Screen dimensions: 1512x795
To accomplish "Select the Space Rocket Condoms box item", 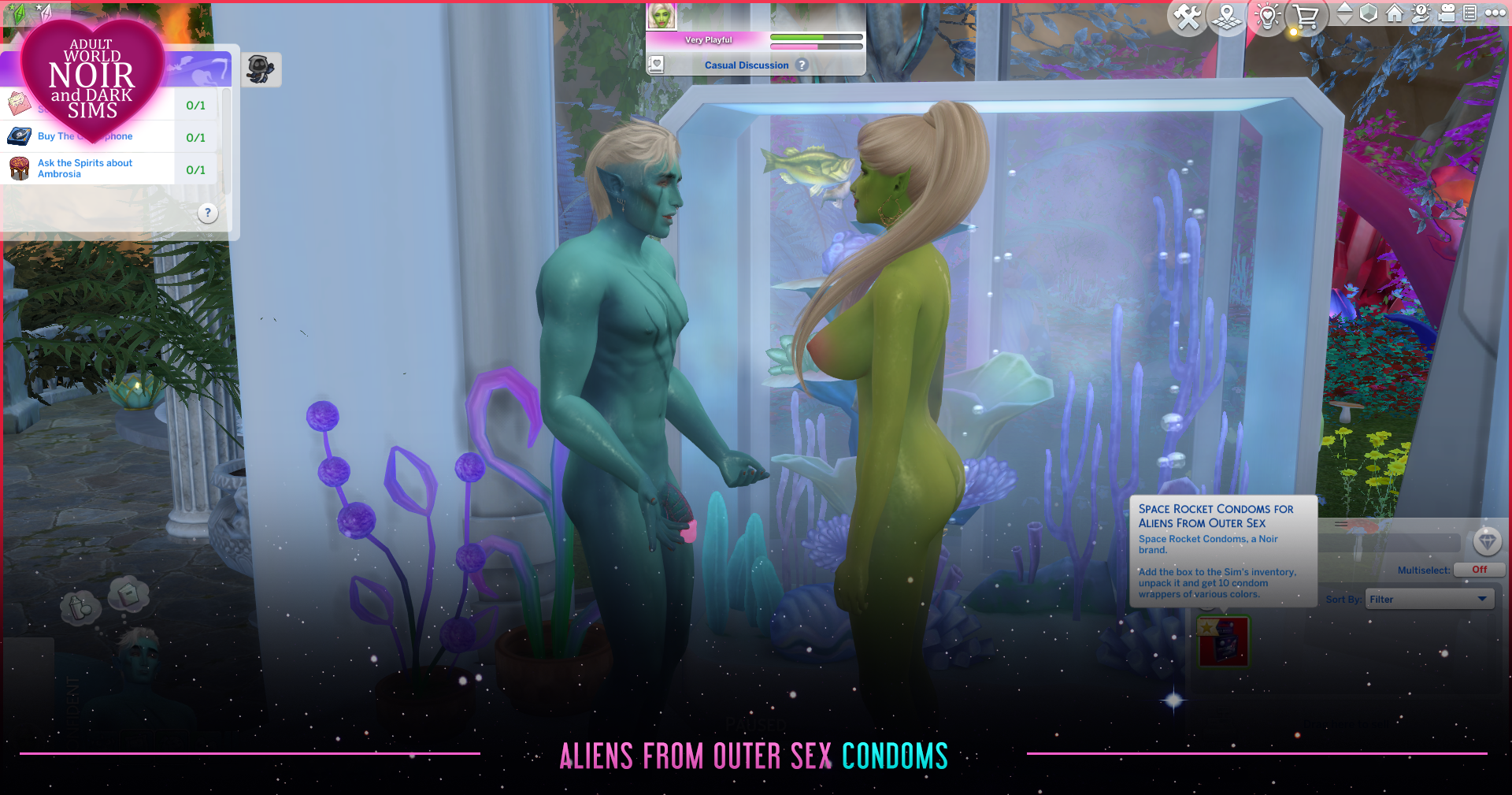I will tap(1223, 642).
